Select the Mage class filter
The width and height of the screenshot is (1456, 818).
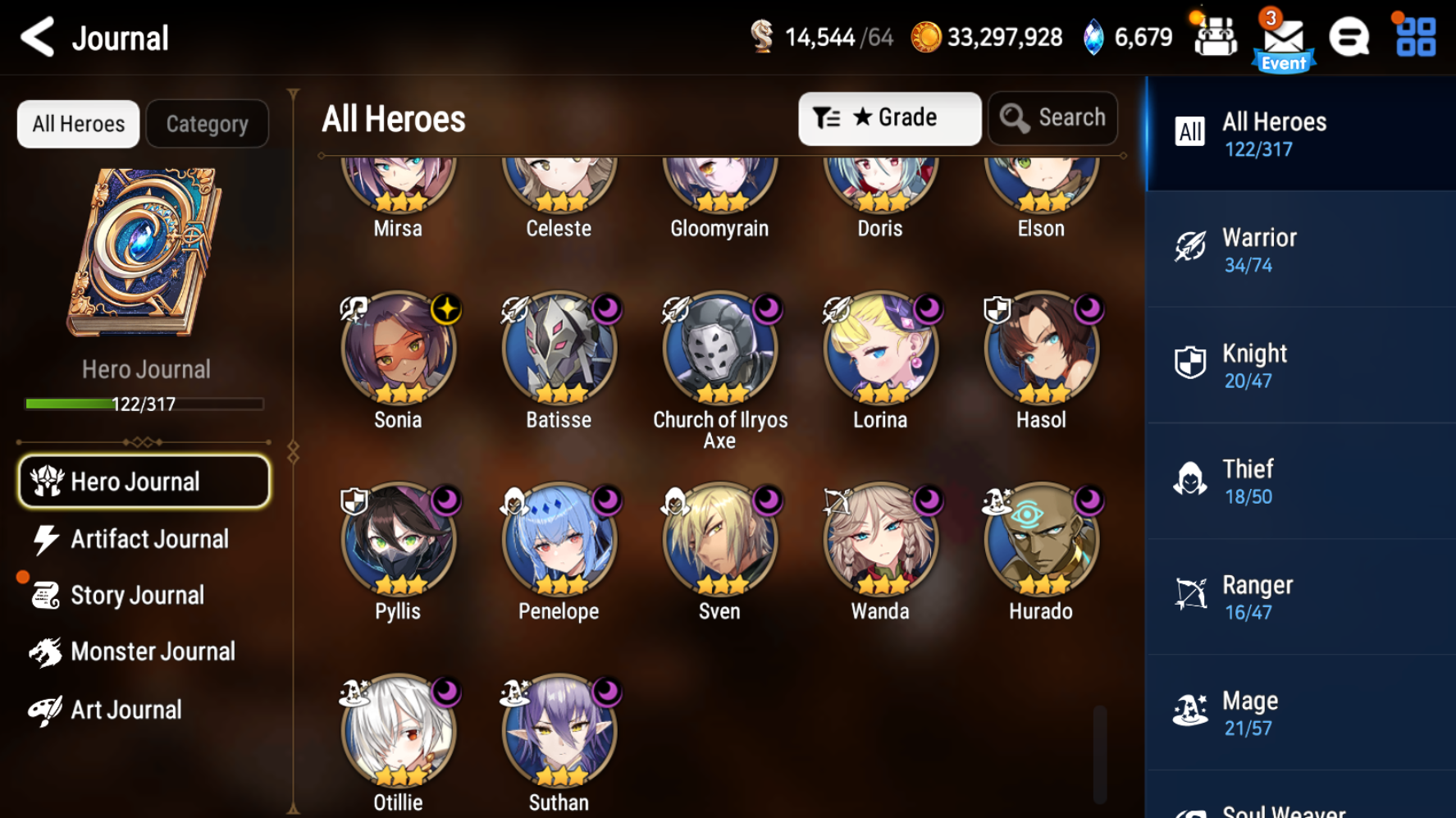pos(1300,712)
